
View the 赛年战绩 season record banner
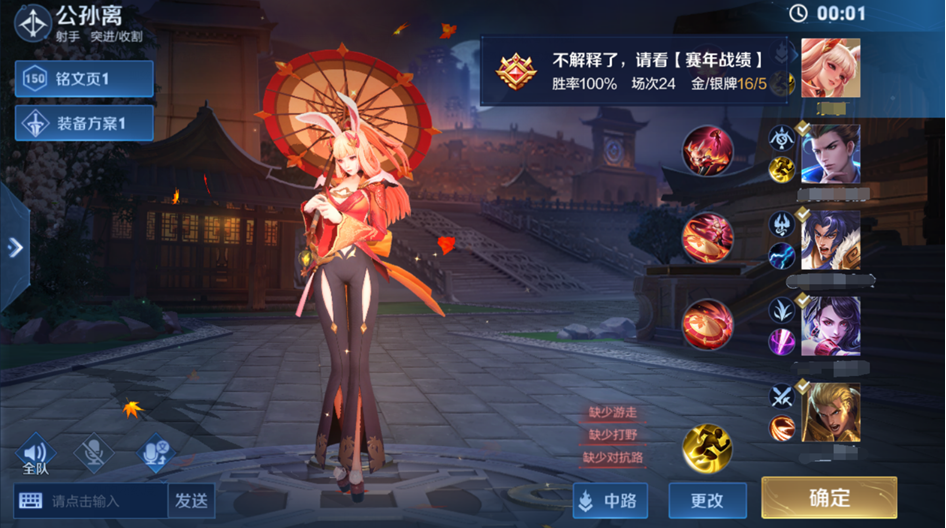coord(638,71)
